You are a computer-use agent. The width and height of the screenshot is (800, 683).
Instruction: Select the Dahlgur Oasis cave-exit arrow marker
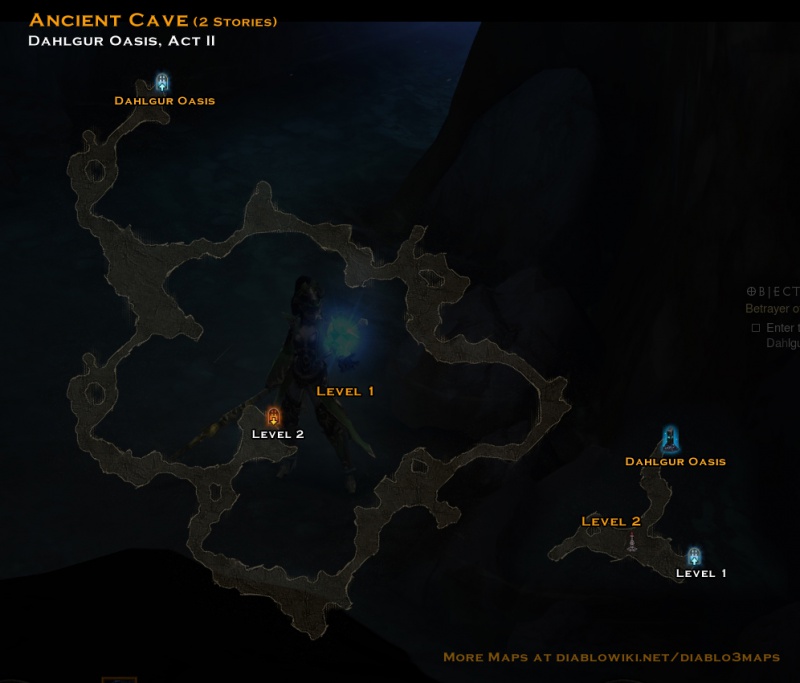tap(162, 82)
